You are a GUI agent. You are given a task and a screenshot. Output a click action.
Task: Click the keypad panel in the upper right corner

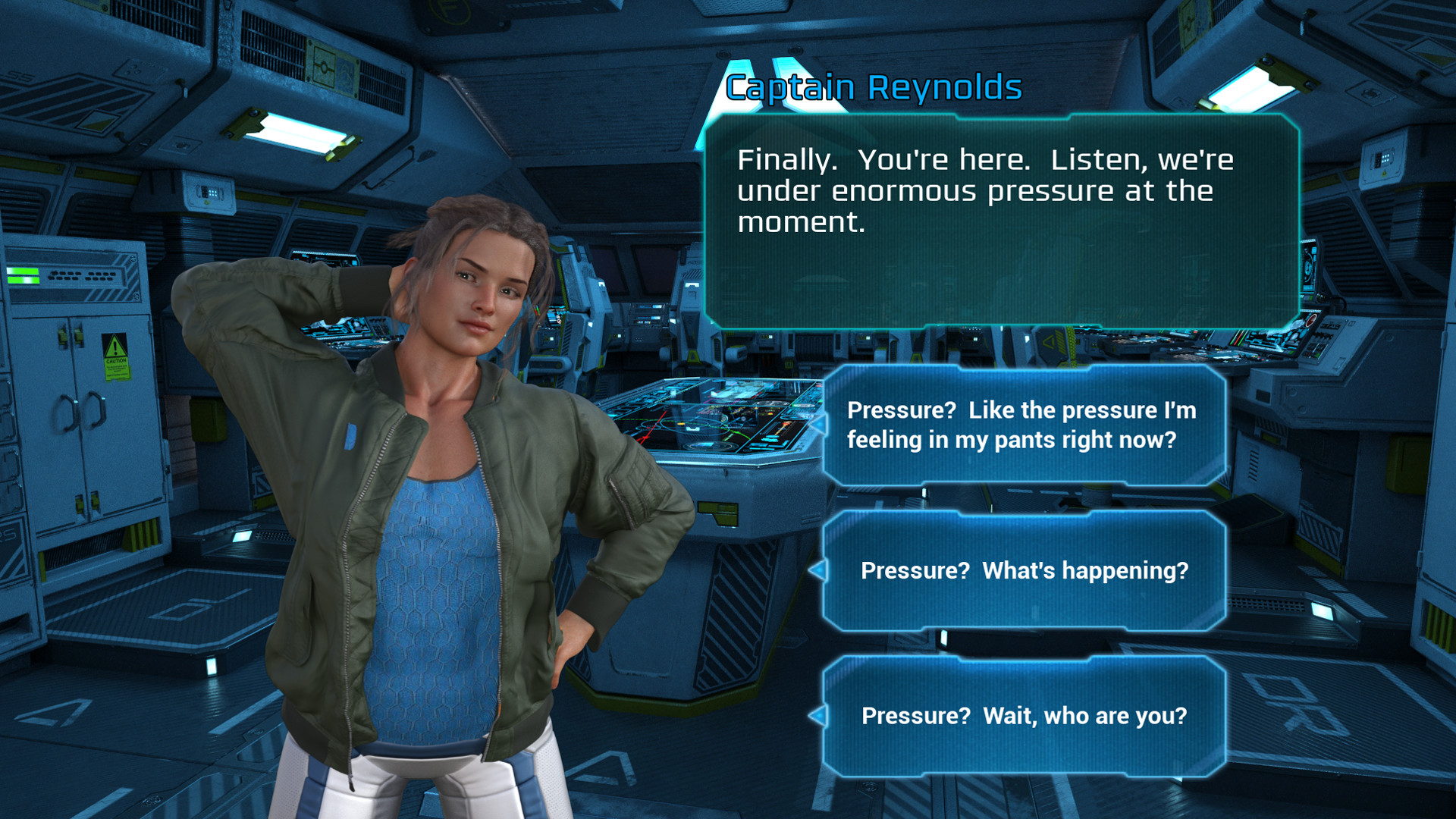pyautogui.click(x=1384, y=158)
